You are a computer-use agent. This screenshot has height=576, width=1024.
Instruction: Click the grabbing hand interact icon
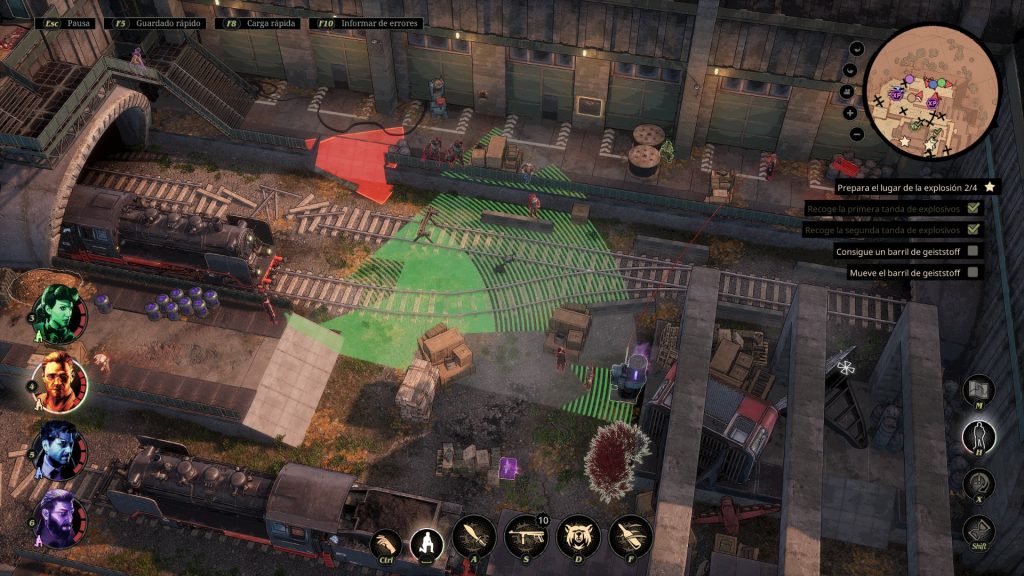(387, 545)
